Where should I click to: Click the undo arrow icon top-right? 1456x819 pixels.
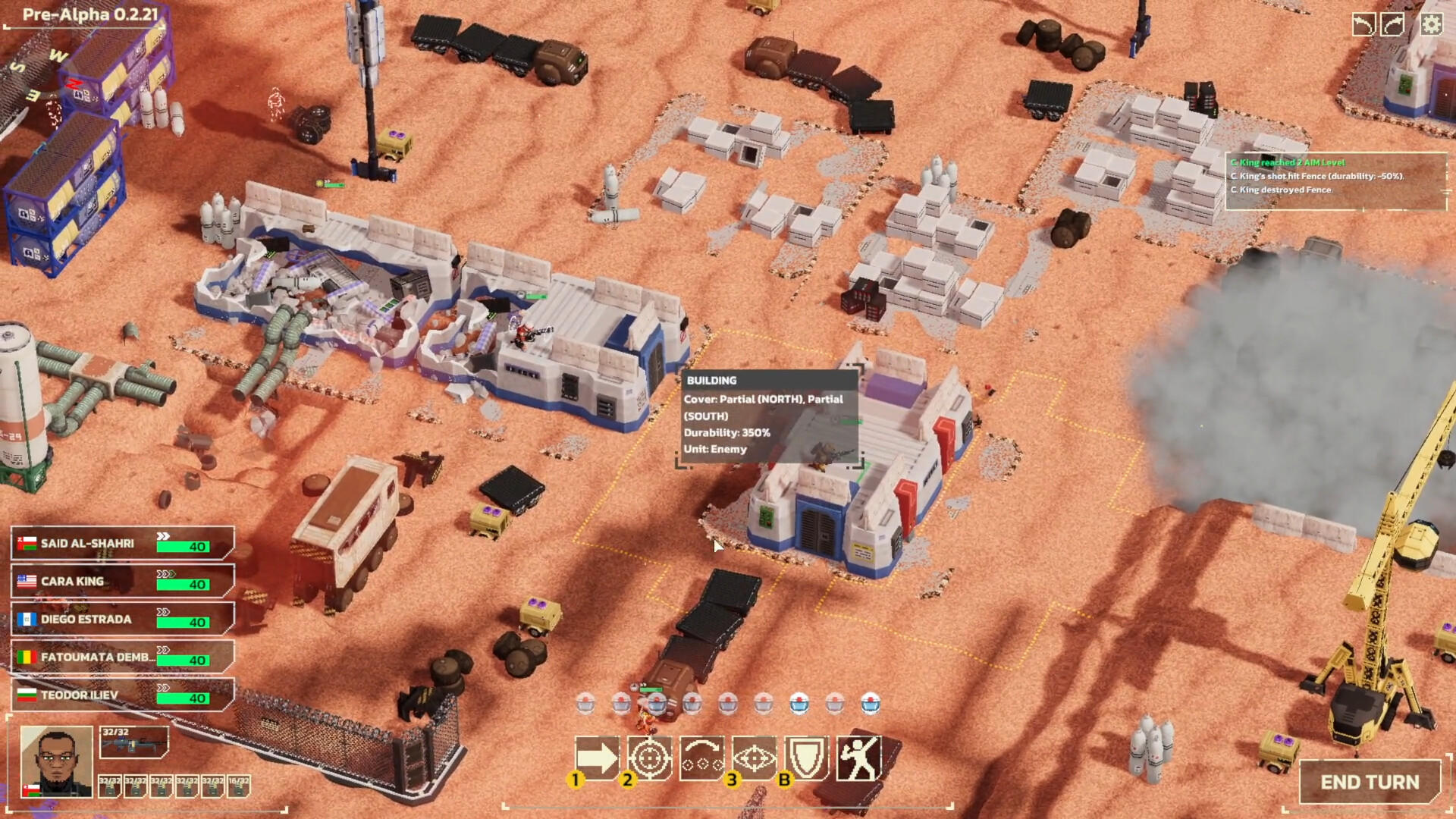(x=1363, y=25)
